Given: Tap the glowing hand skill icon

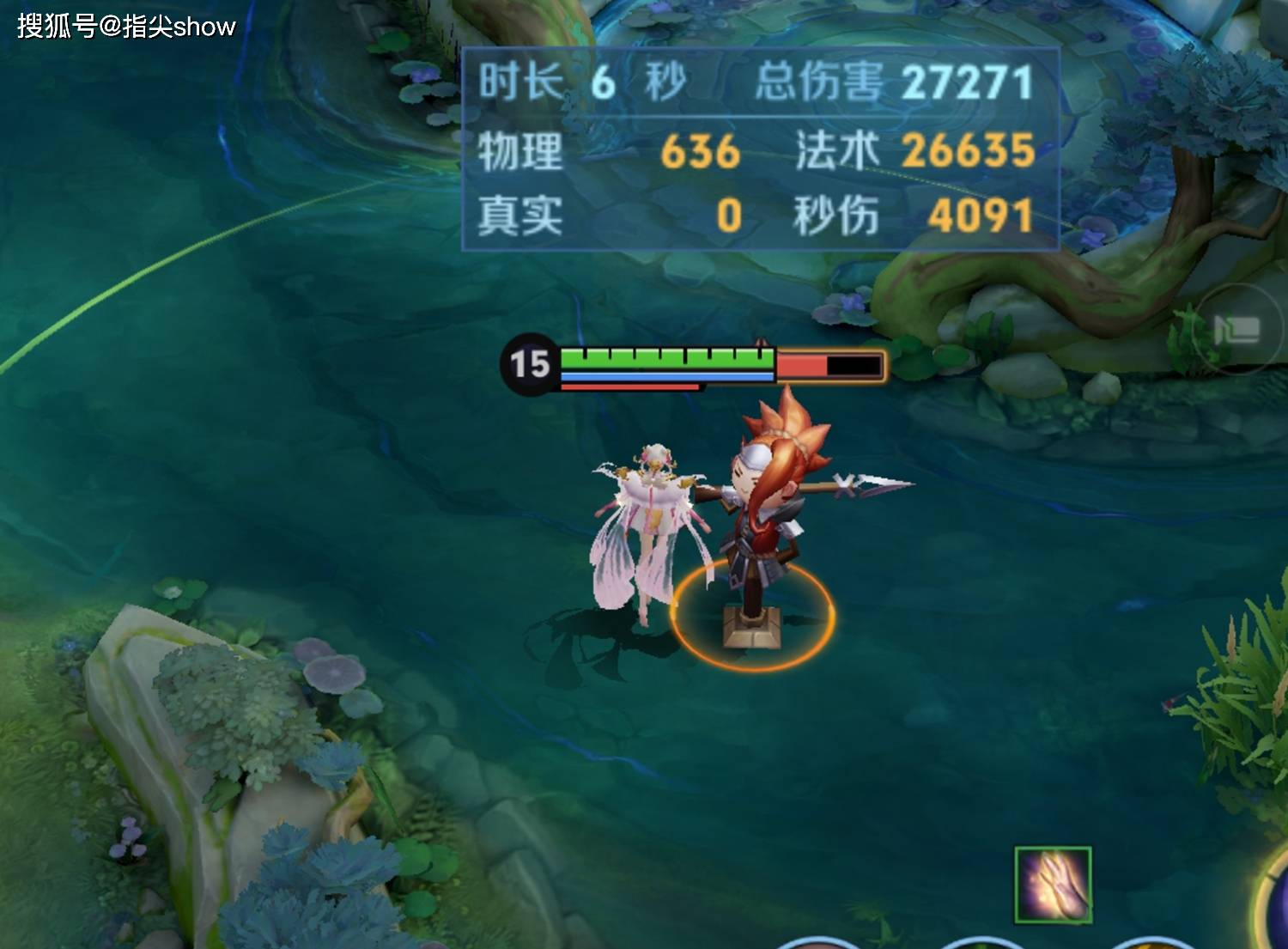Looking at the screenshot, I should point(1053,885).
